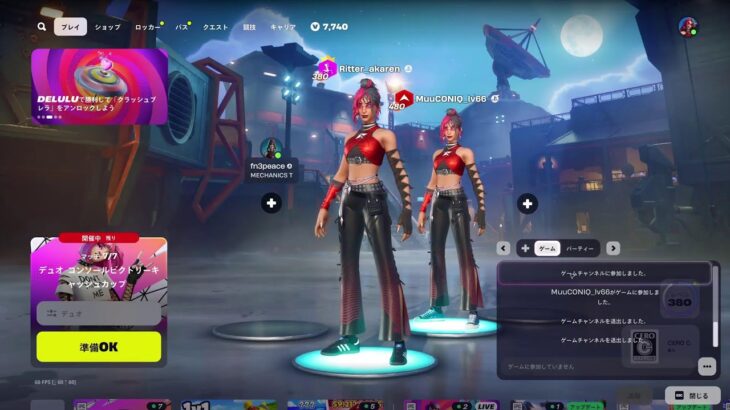Switch chat to the パーティー channel
This screenshot has height=410, width=730.
click(x=579, y=248)
